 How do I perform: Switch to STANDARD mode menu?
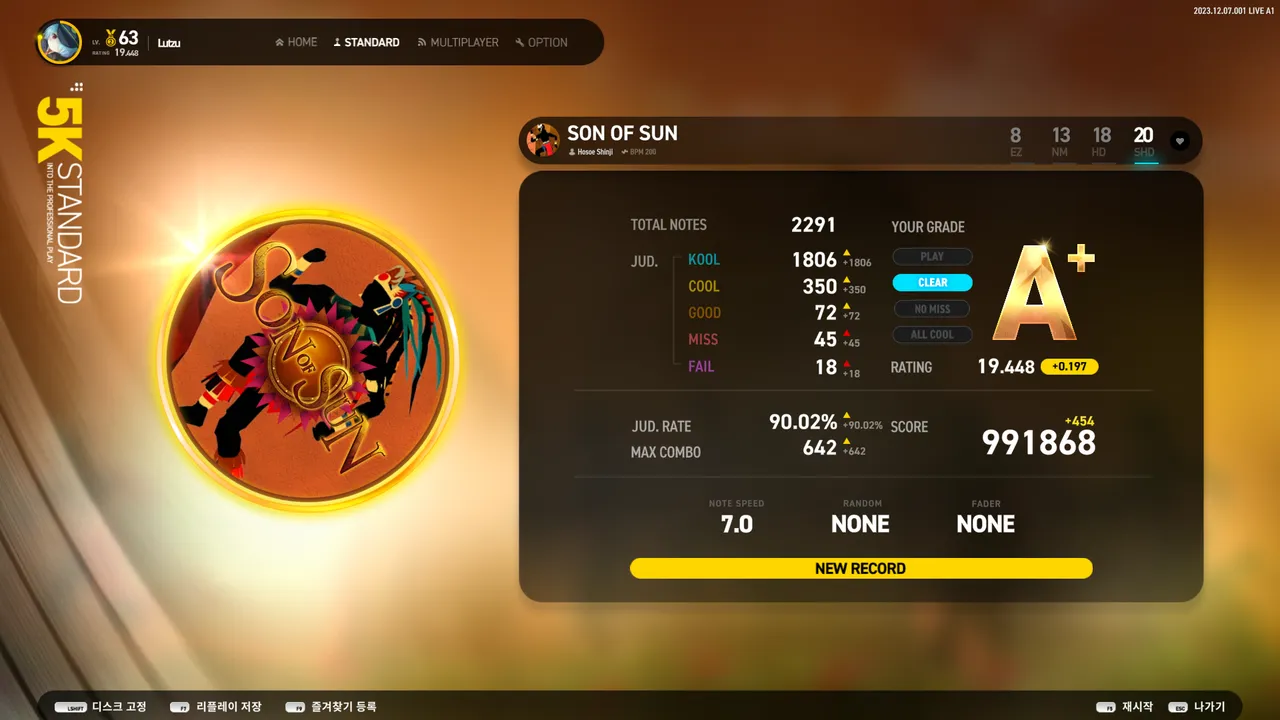(x=366, y=42)
